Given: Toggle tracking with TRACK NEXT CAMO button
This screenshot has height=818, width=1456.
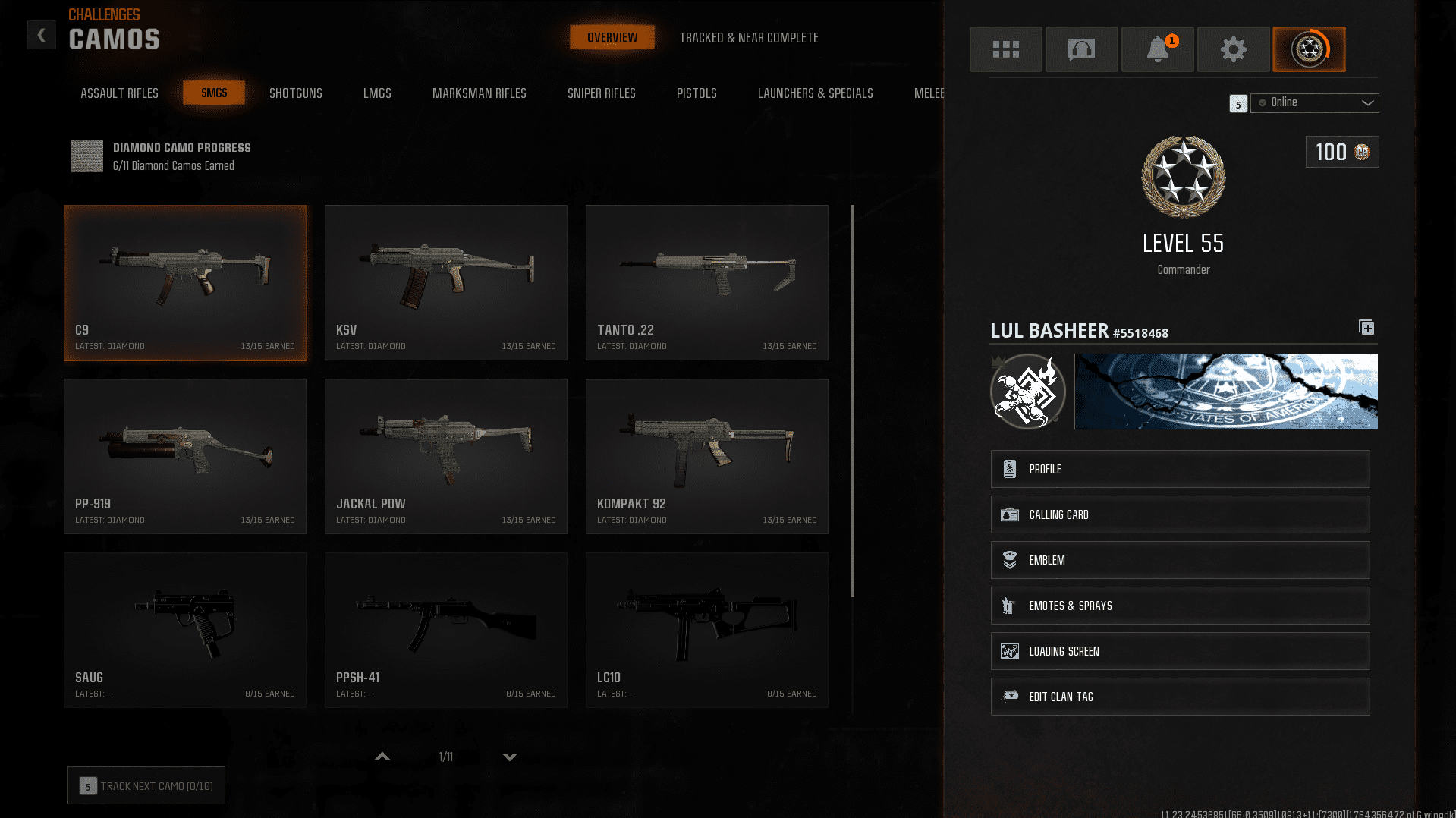Looking at the screenshot, I should tap(145, 785).
